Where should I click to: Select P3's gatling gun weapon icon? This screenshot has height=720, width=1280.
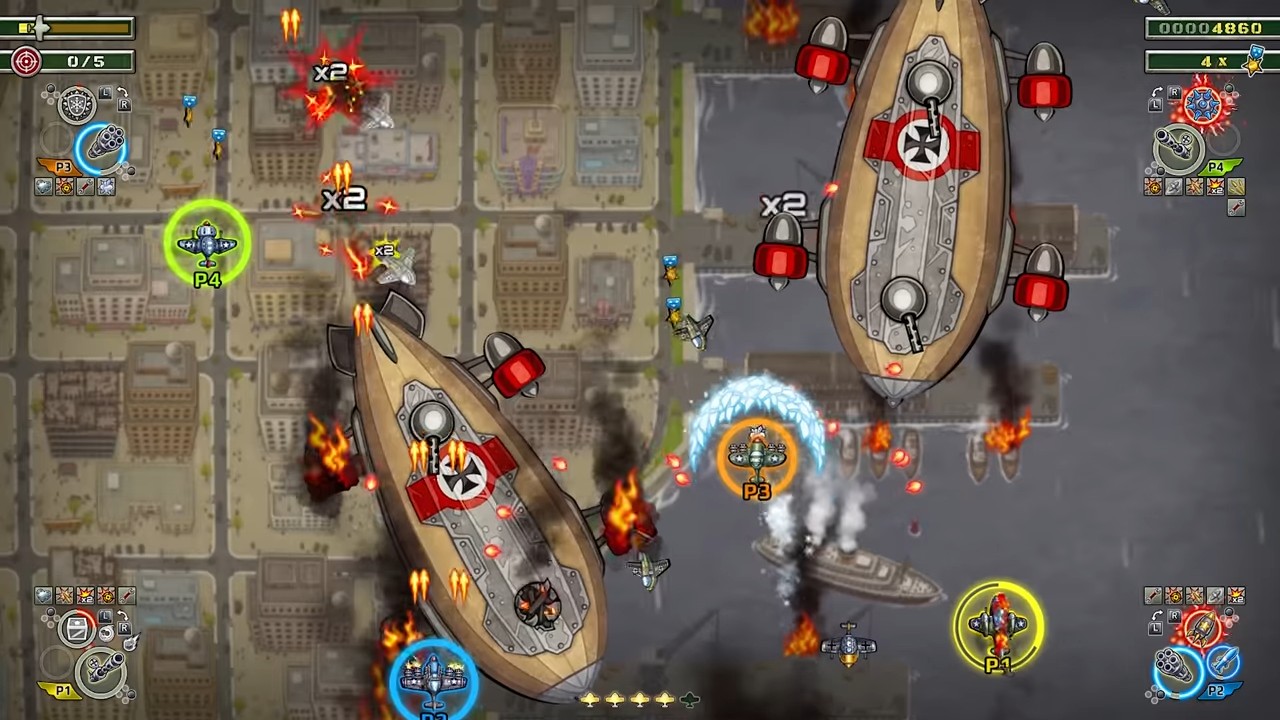[x=106, y=140]
